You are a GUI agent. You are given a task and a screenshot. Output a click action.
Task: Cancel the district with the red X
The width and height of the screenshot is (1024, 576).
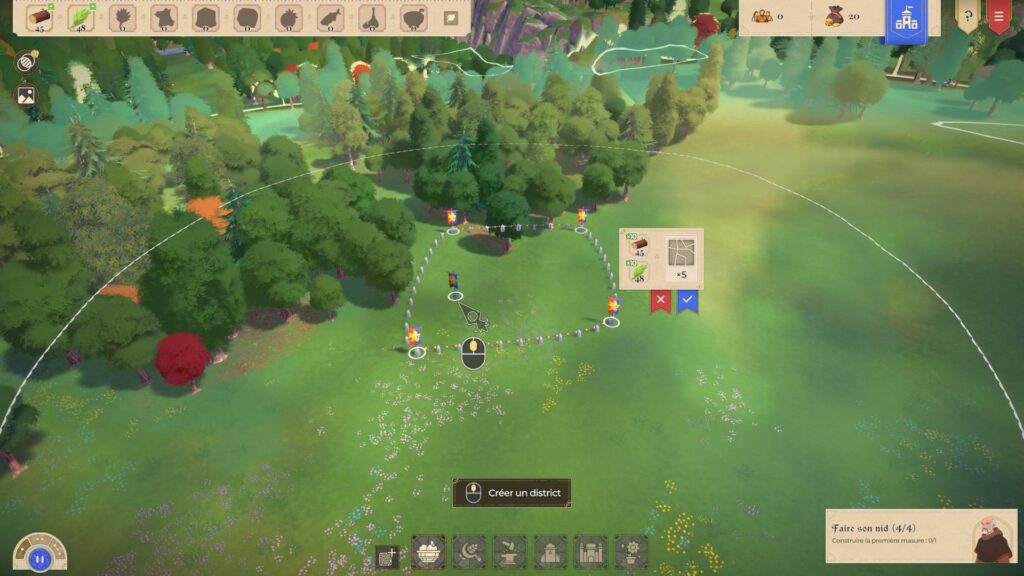pyautogui.click(x=660, y=299)
